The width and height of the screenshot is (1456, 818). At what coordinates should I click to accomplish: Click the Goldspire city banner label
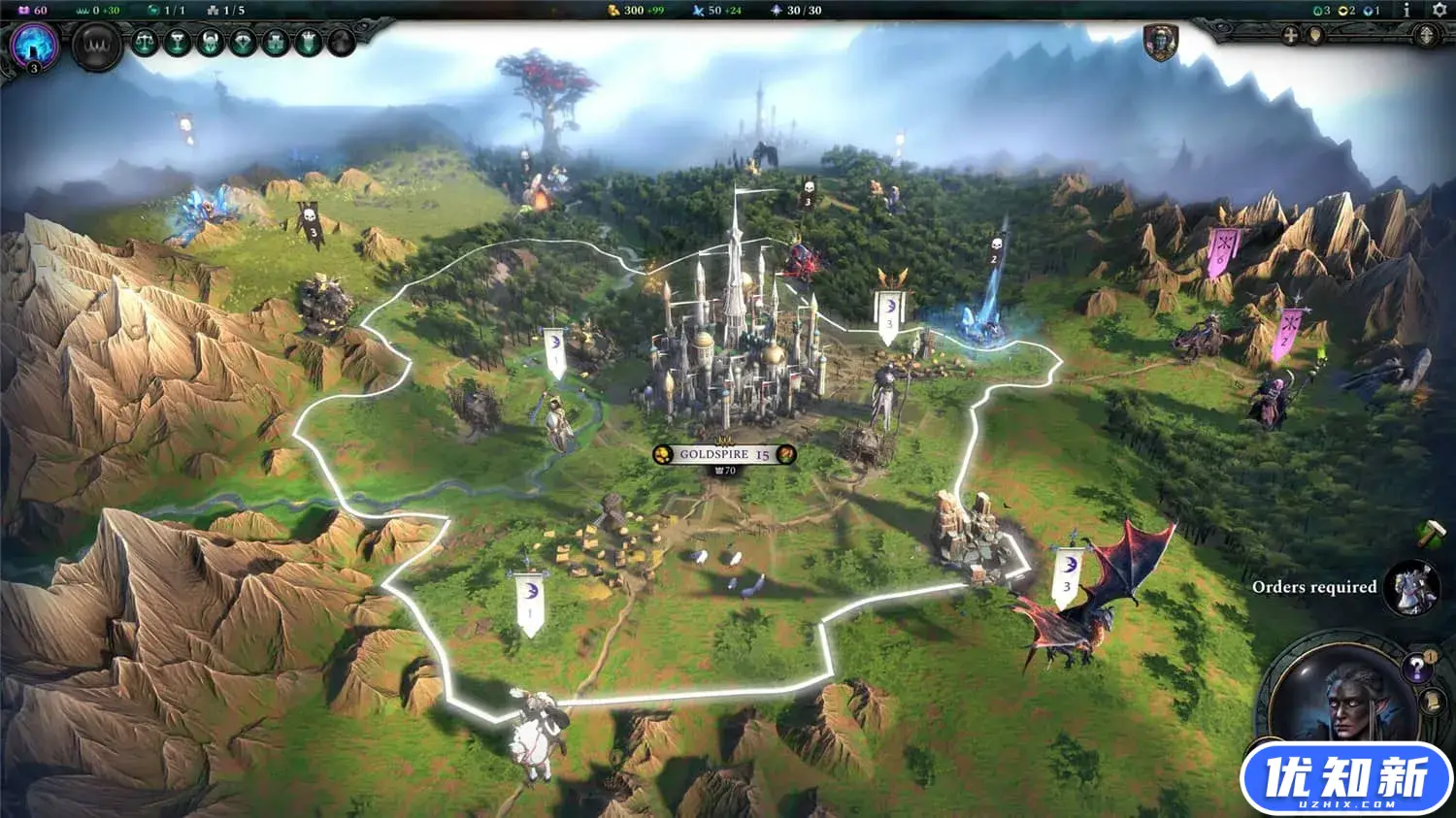tap(723, 453)
